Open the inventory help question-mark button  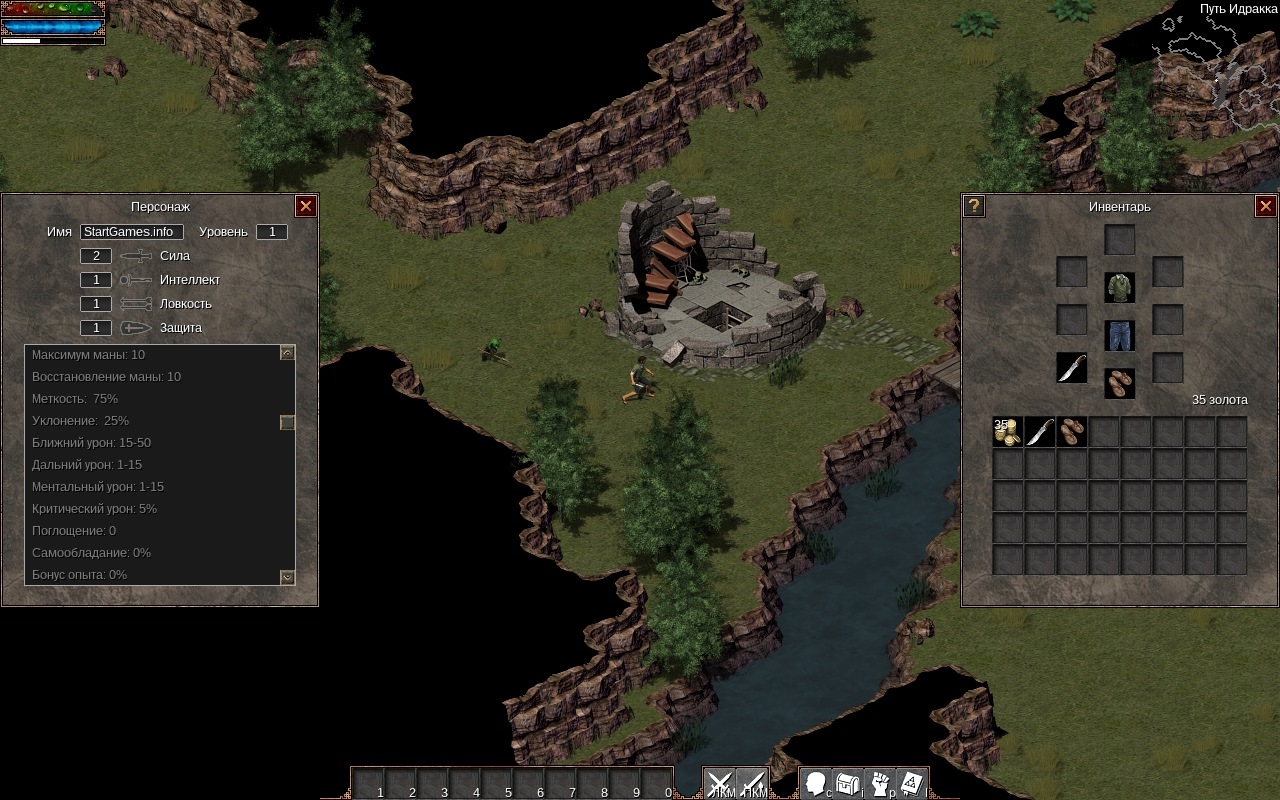[x=974, y=206]
